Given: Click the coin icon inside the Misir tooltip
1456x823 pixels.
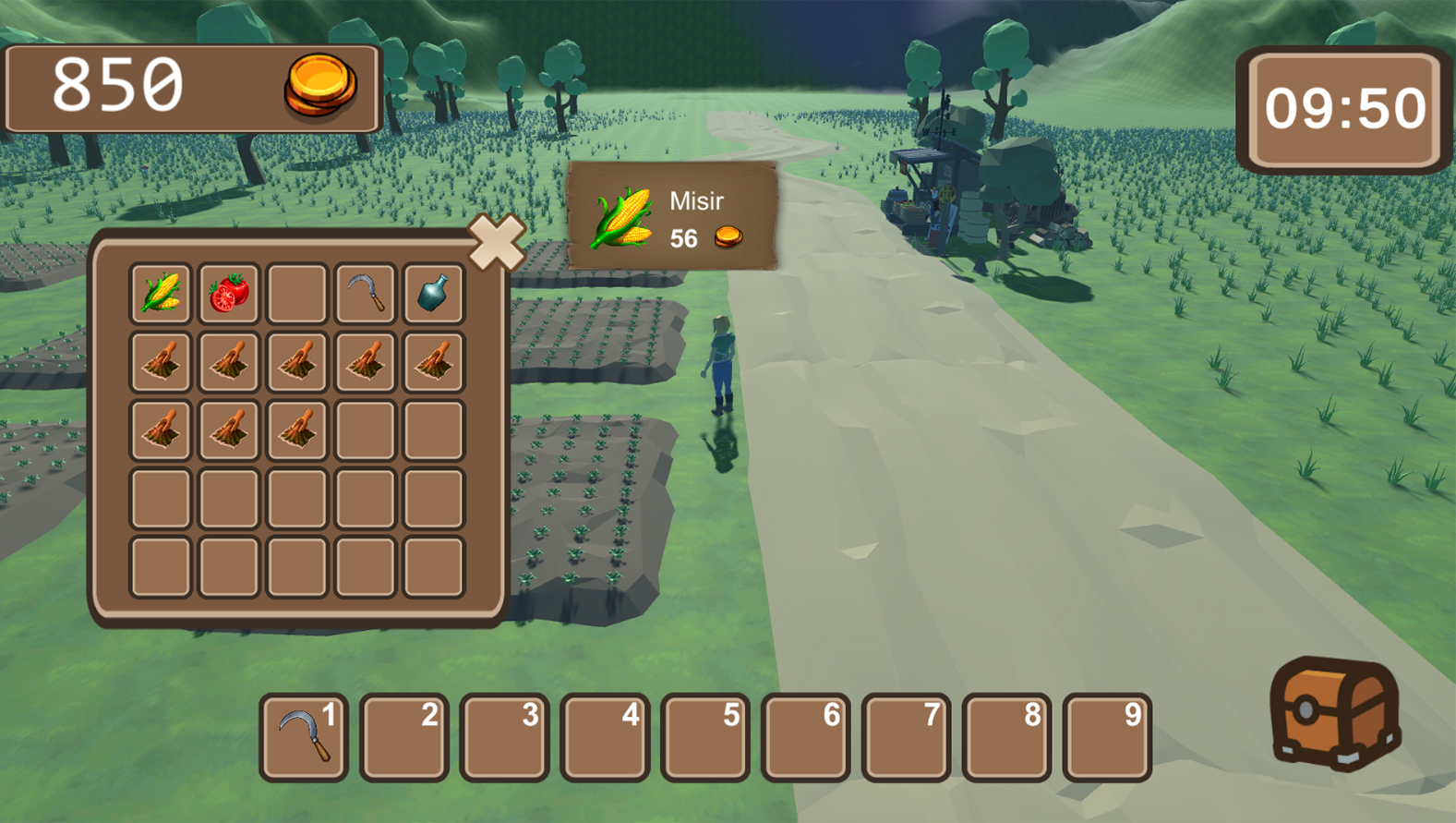Looking at the screenshot, I should point(728,237).
